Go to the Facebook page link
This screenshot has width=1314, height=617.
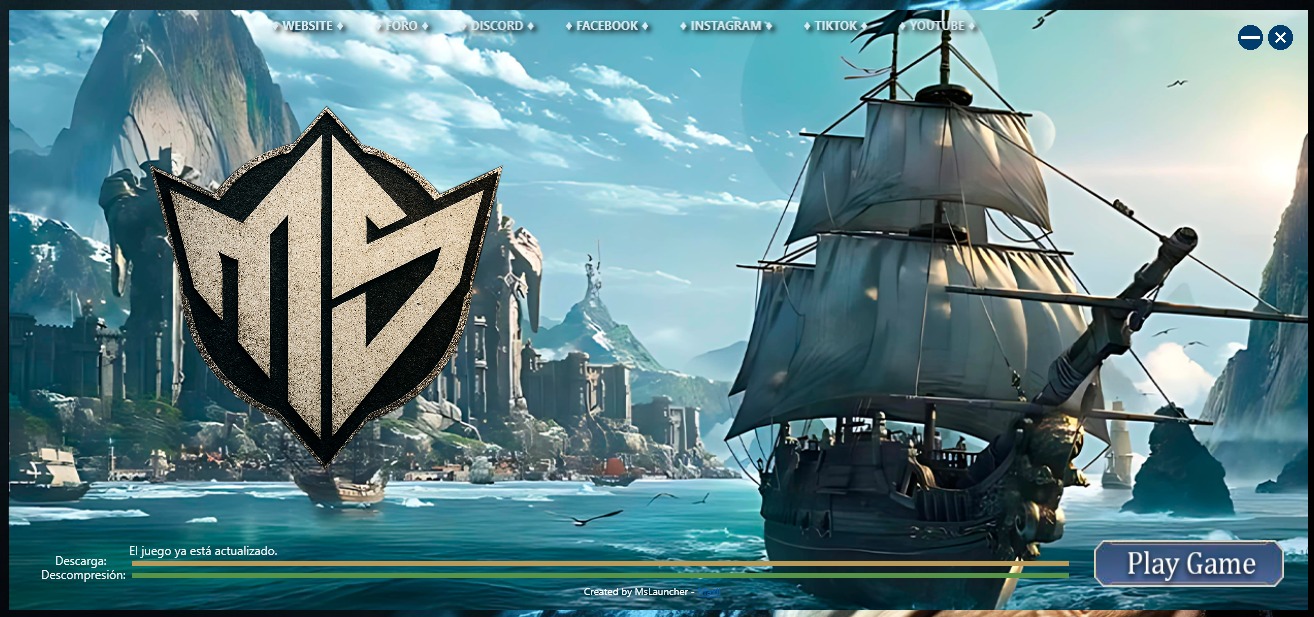point(607,26)
